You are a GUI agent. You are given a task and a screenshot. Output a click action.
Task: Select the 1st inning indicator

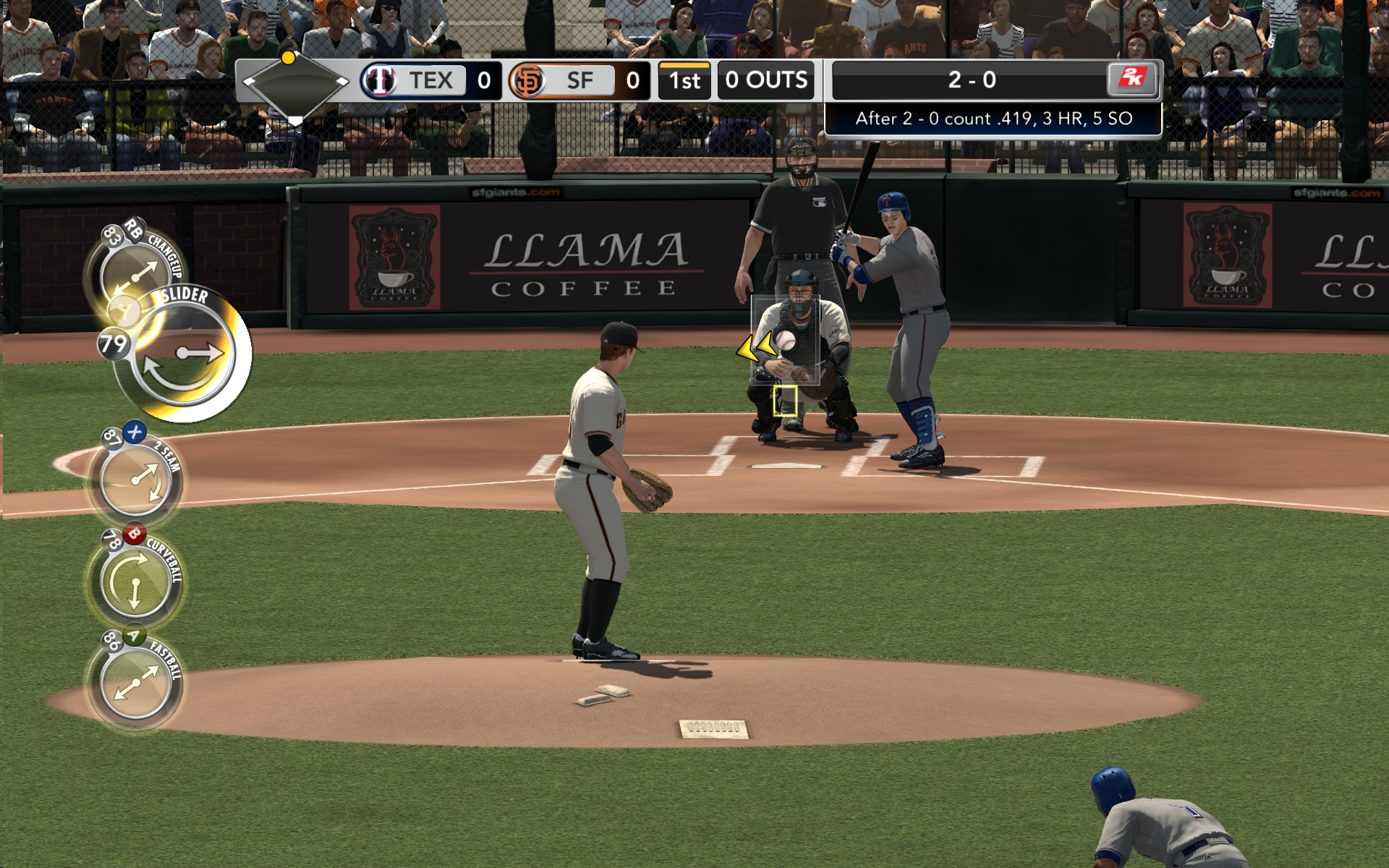click(x=683, y=80)
